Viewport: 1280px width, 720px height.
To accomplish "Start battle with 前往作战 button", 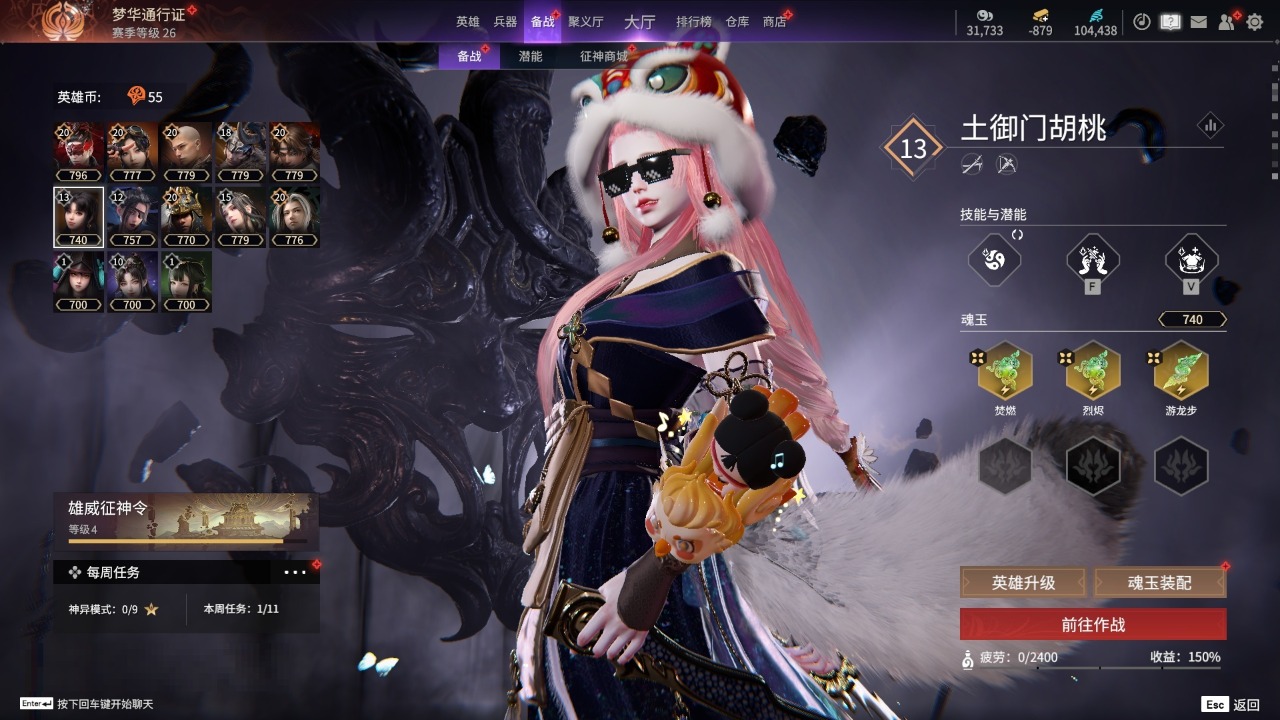I will coord(1093,624).
